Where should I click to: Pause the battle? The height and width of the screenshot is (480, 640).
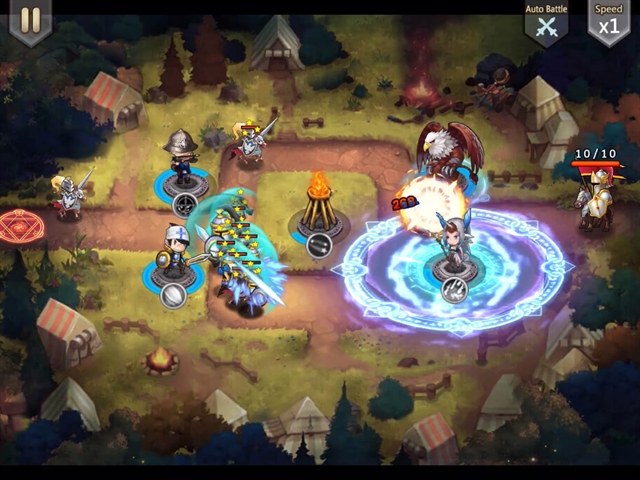(x=30, y=21)
